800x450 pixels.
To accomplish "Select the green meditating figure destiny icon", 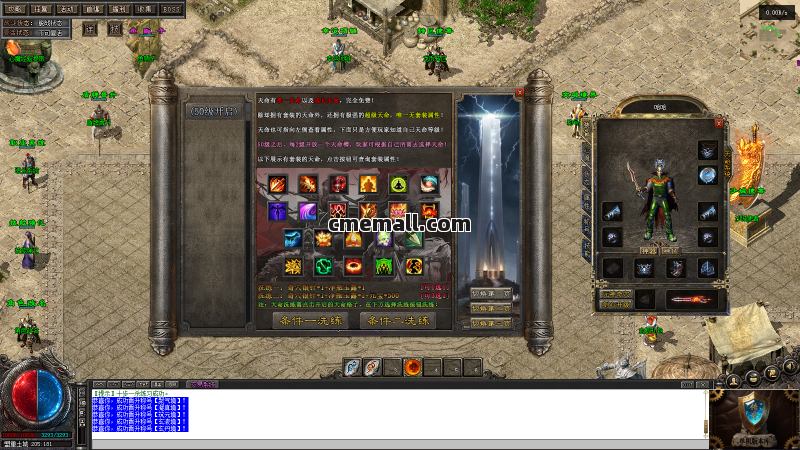I will [397, 184].
